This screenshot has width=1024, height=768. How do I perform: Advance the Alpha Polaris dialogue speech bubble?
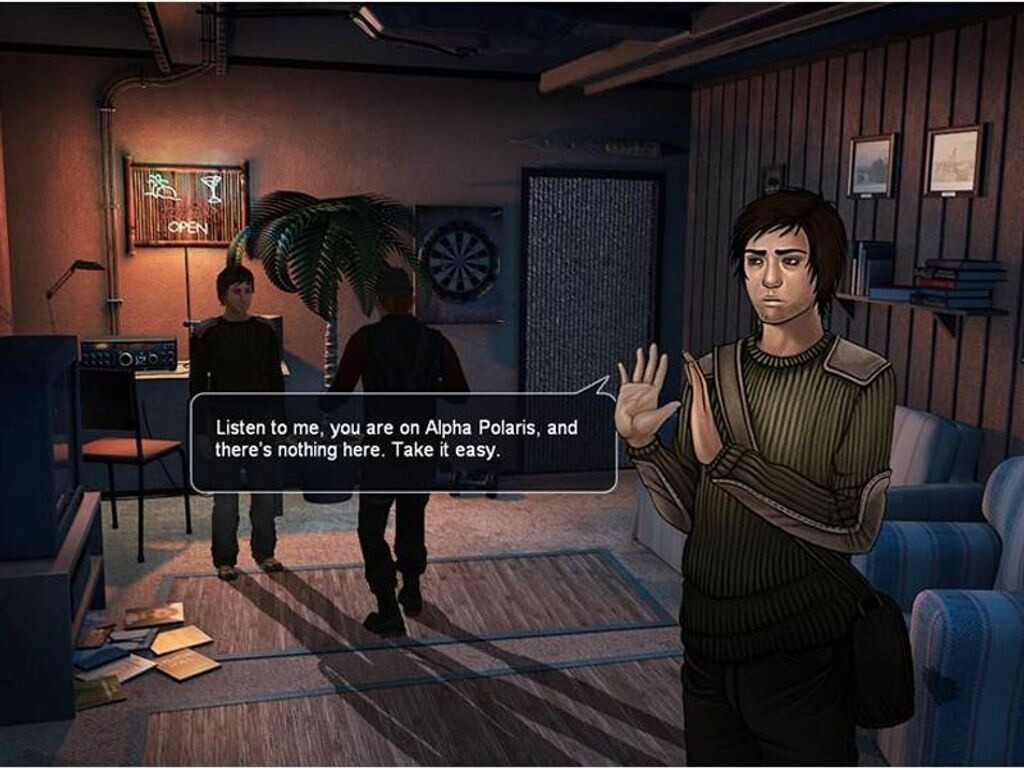402,440
